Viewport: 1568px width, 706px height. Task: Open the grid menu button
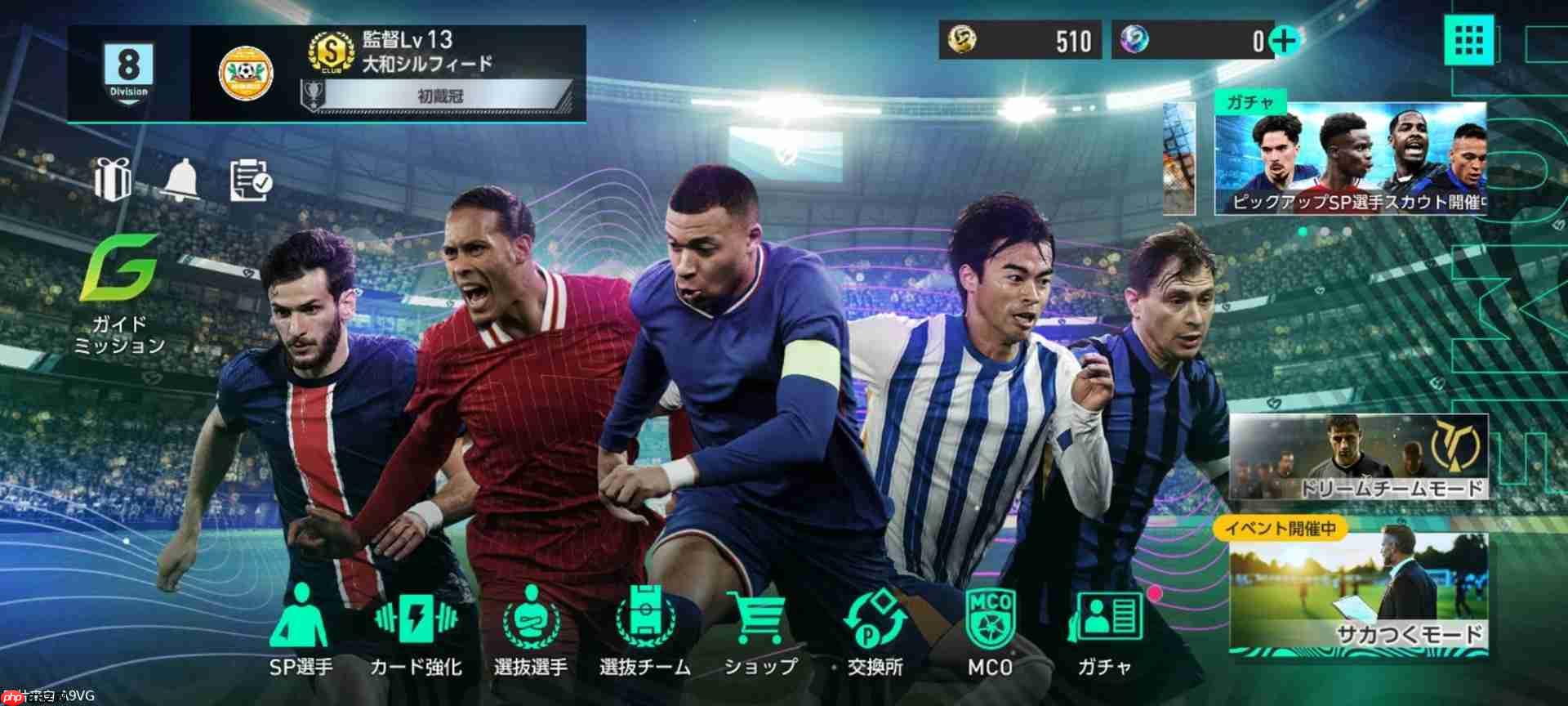pos(1468,39)
